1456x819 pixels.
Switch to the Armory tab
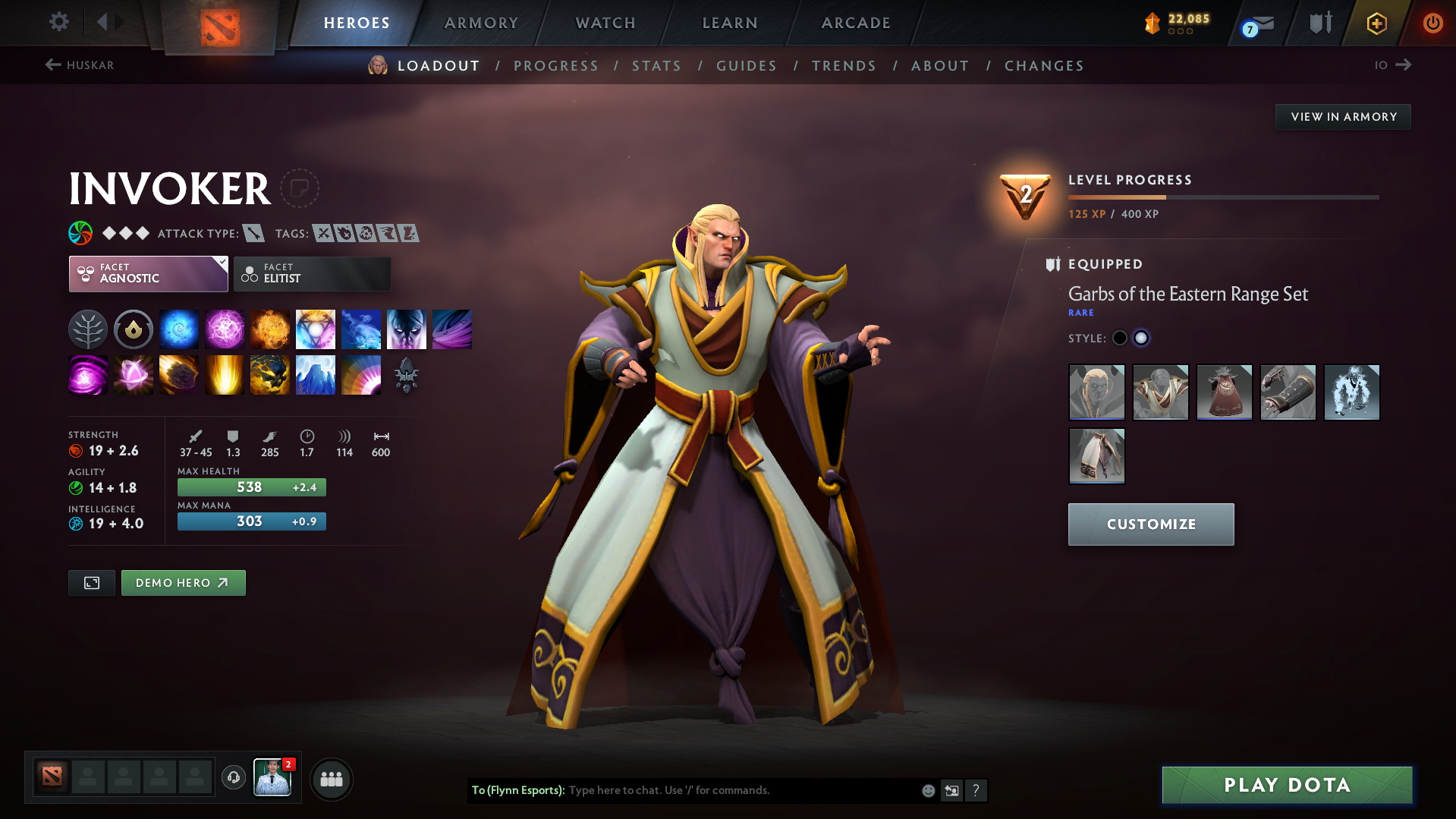point(481,23)
